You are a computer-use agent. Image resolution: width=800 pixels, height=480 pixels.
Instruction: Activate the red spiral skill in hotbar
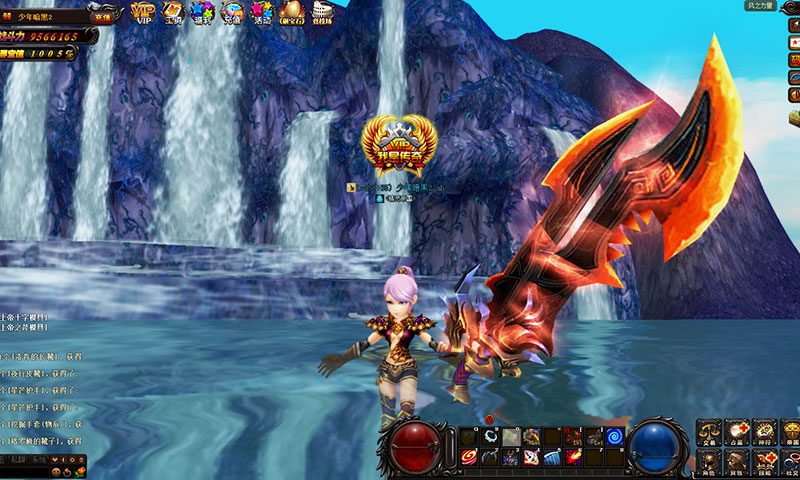[469, 457]
